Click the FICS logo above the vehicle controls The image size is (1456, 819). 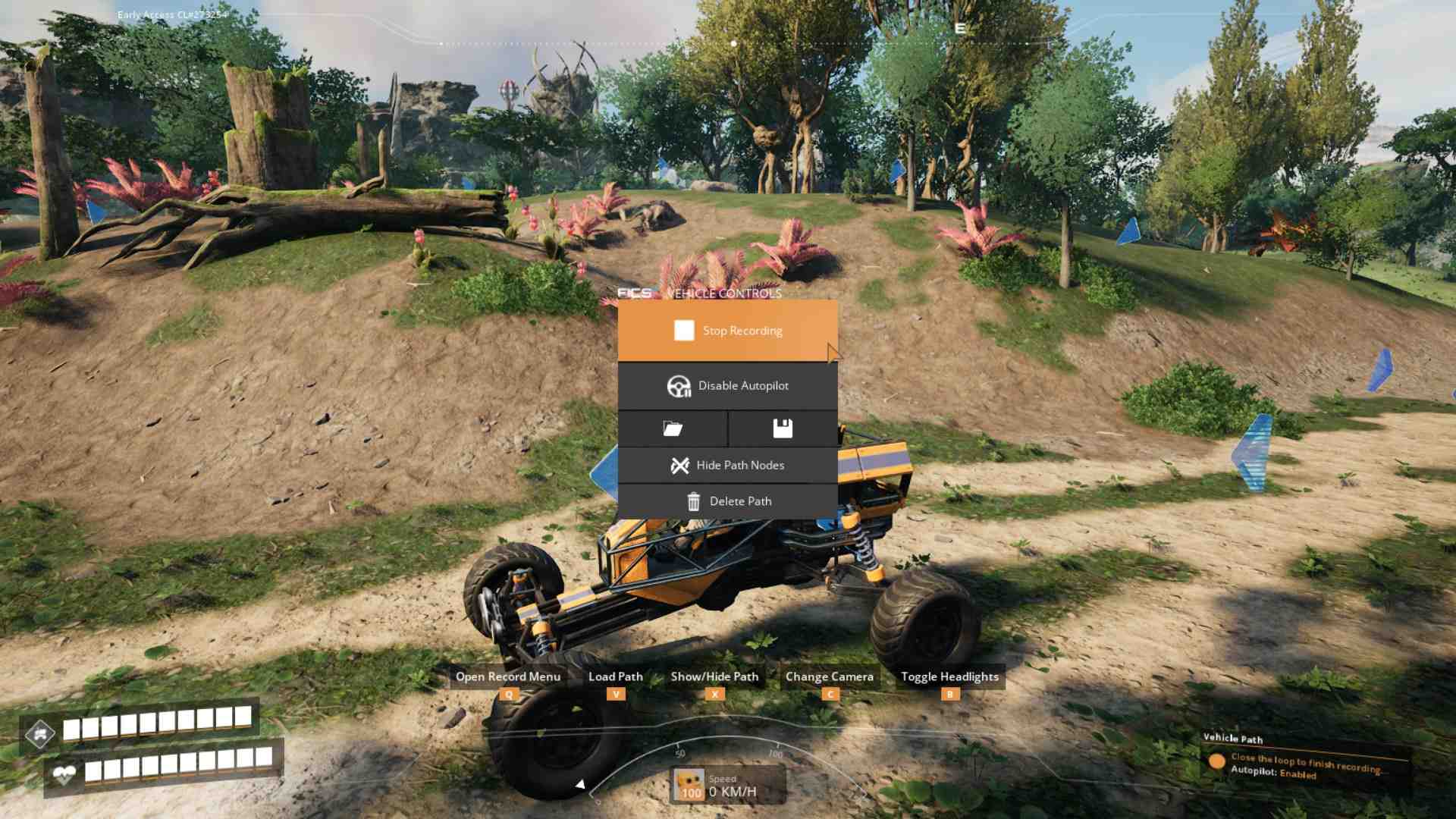635,293
